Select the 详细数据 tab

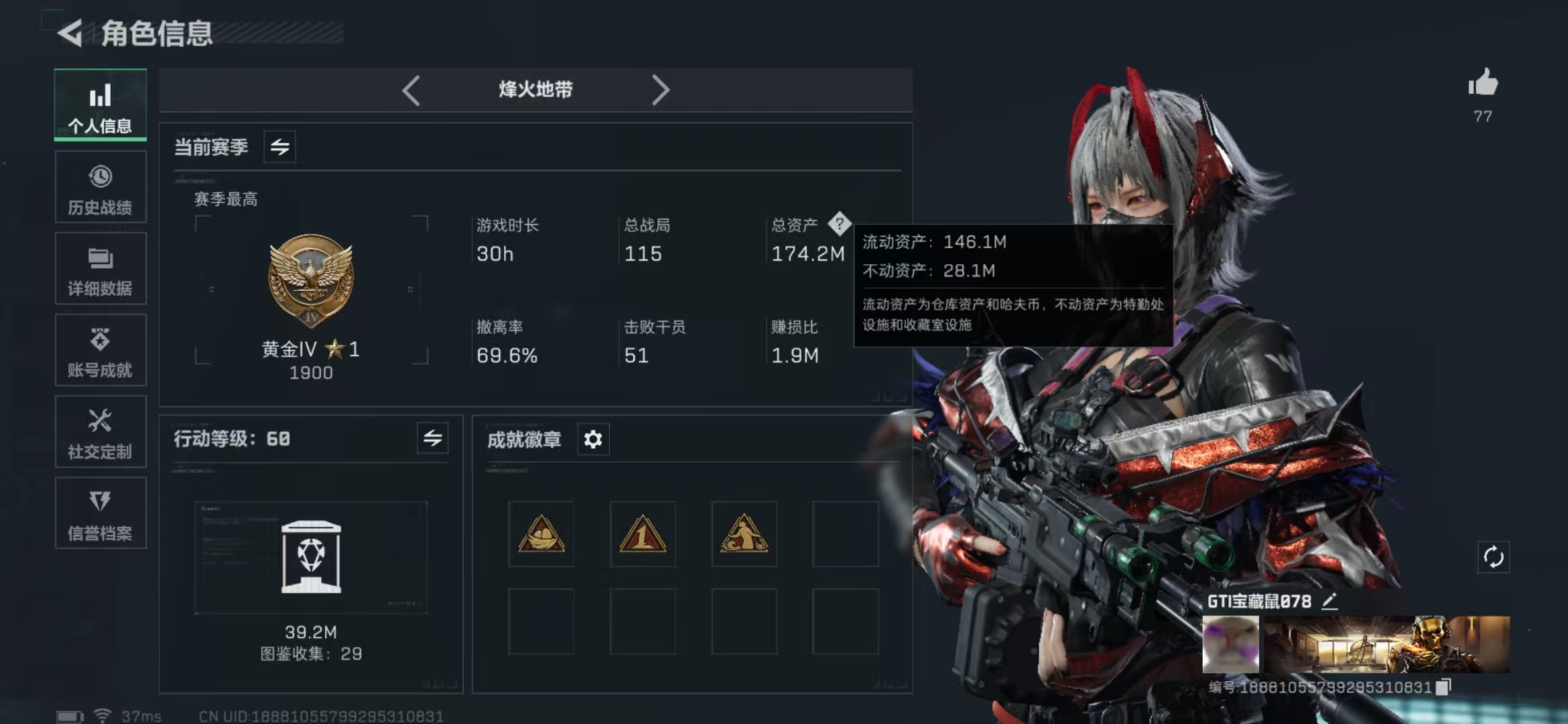[101, 269]
